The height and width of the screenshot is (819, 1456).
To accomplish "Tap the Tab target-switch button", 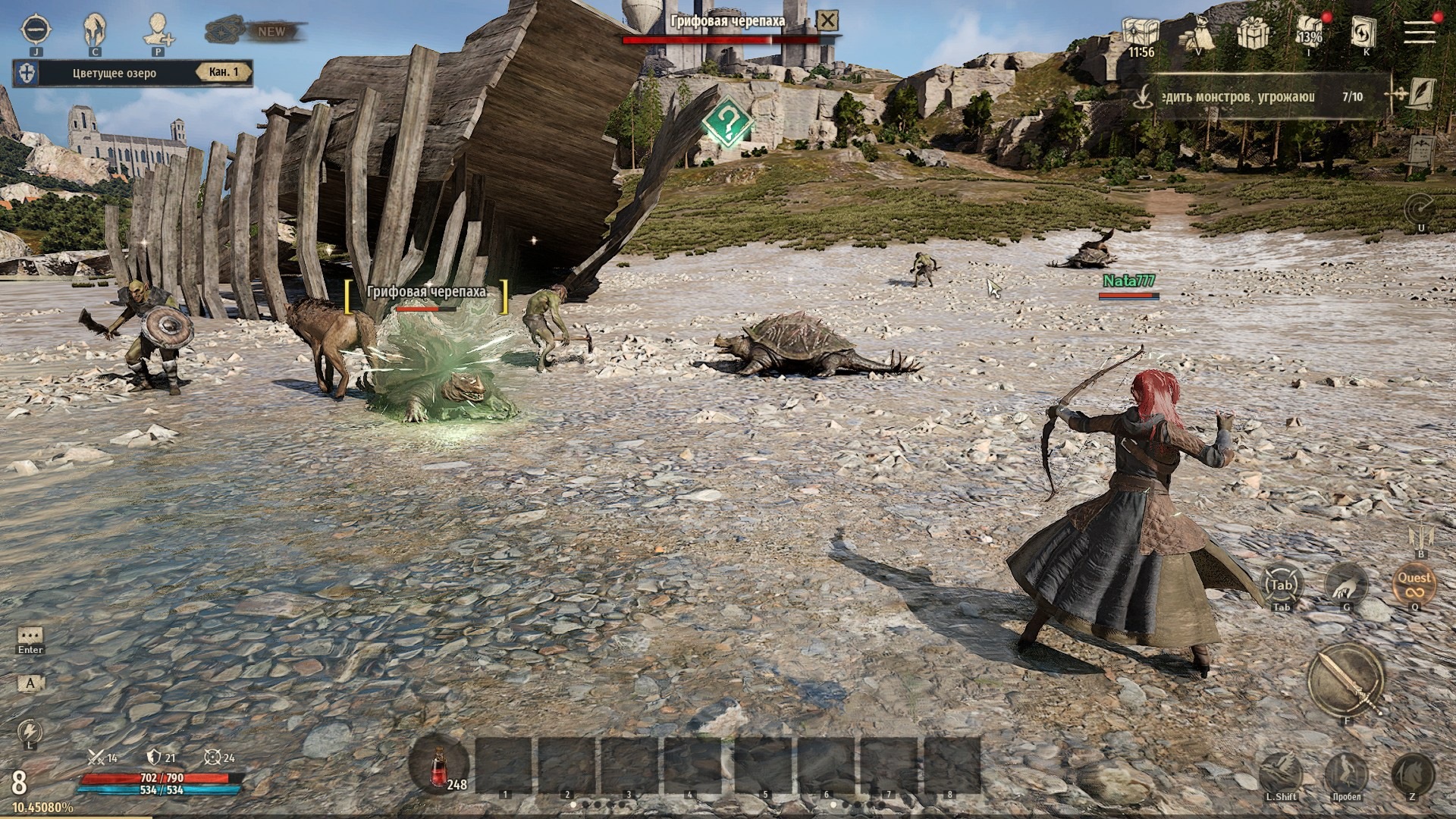I will point(1281,585).
